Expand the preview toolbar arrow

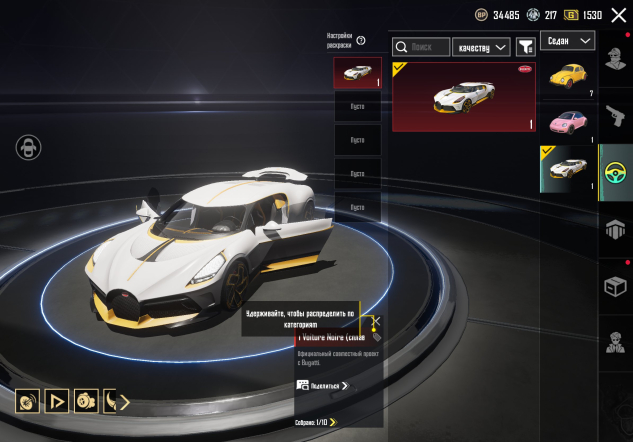coord(125,403)
